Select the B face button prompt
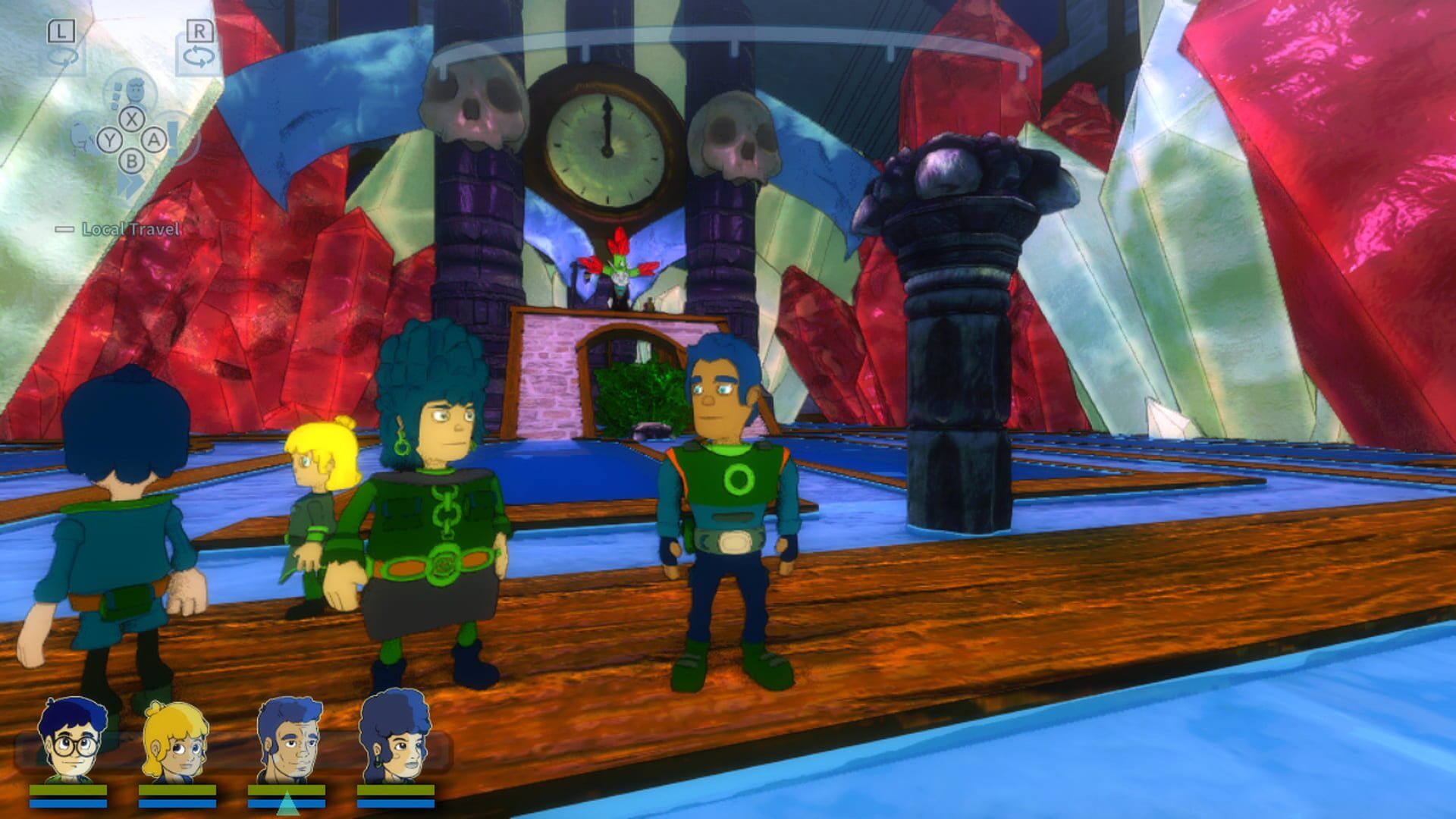The image size is (1456, 819). point(133,160)
